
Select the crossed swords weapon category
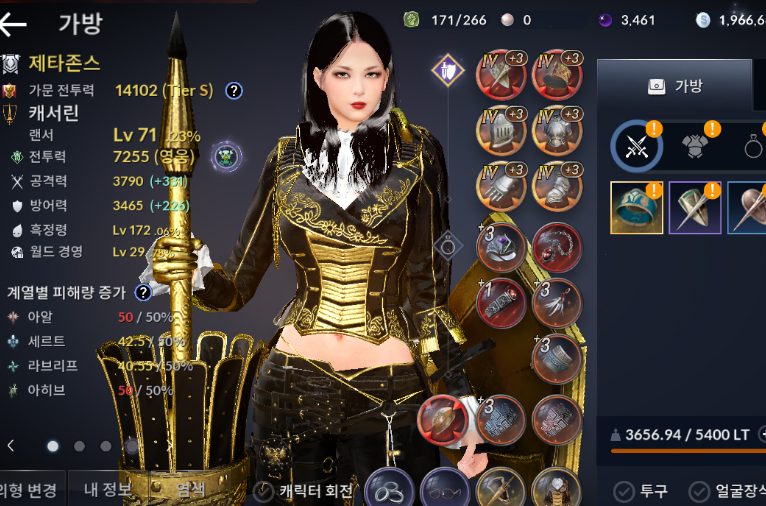pos(637,147)
